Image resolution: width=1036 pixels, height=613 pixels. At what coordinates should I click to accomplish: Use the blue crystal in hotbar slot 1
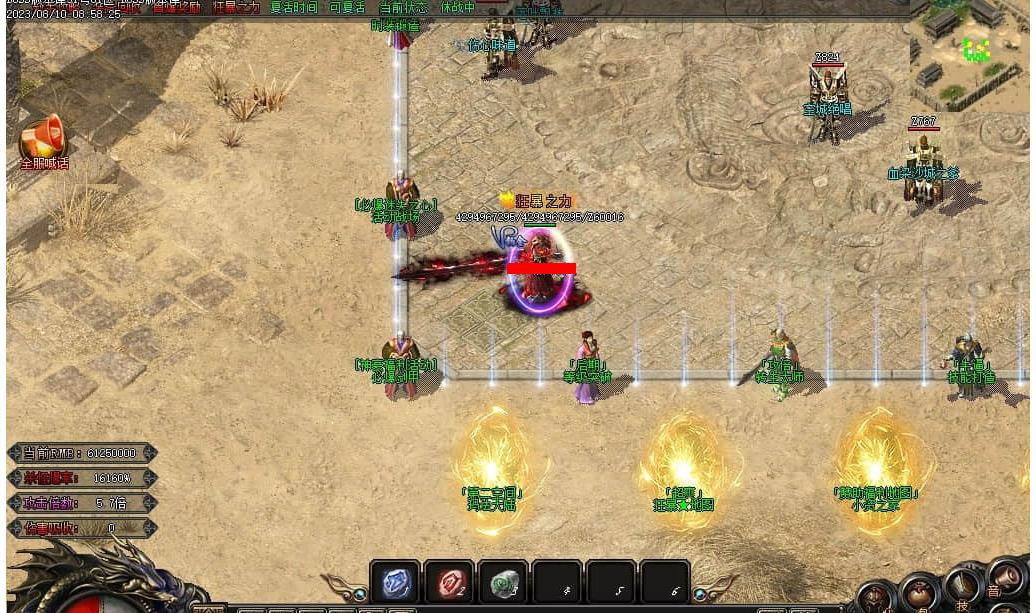point(394,583)
